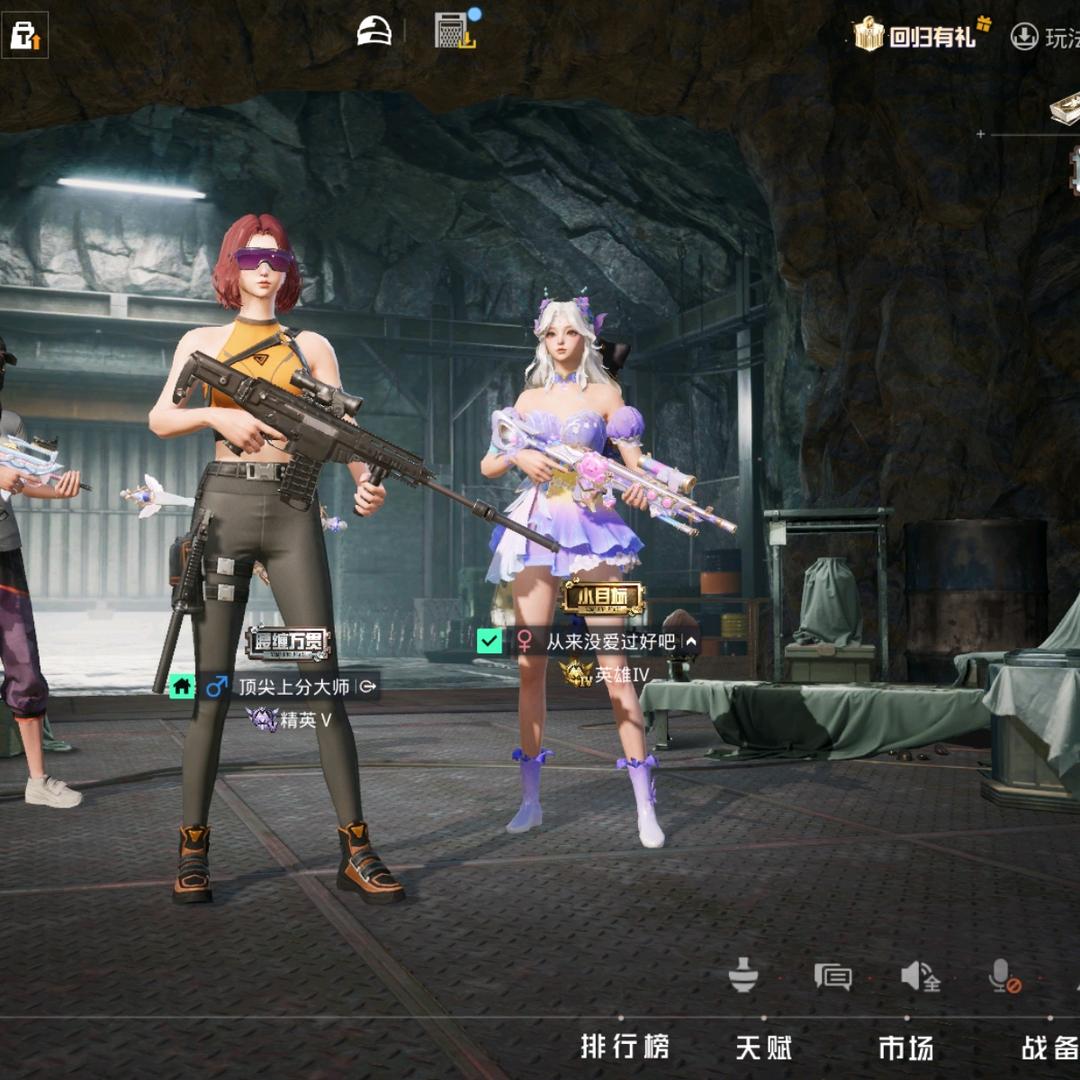Click the 小目标 title badge
Image resolution: width=1080 pixels, height=1080 pixels.
(602, 598)
